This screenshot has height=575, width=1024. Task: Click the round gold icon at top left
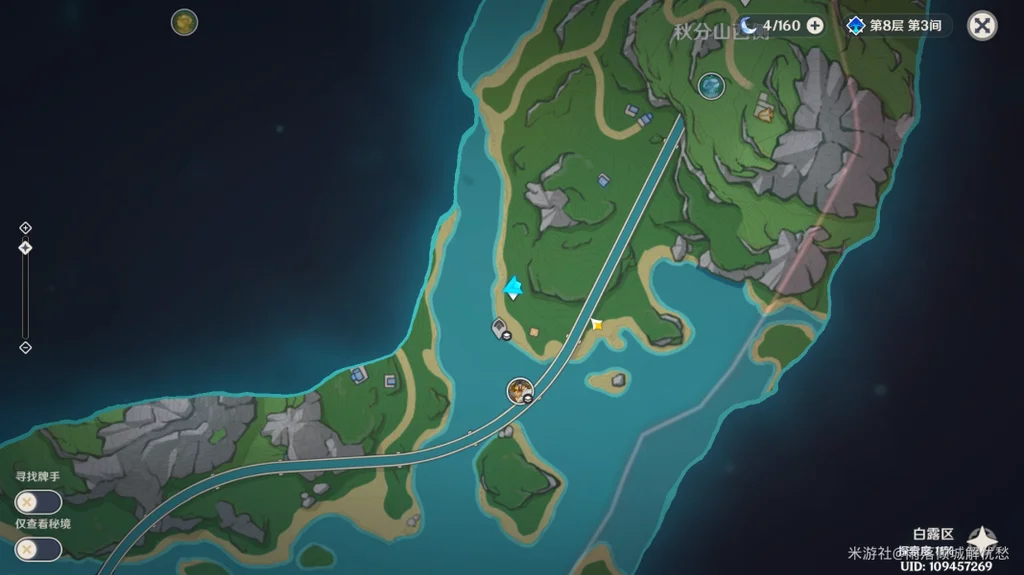[x=184, y=22]
